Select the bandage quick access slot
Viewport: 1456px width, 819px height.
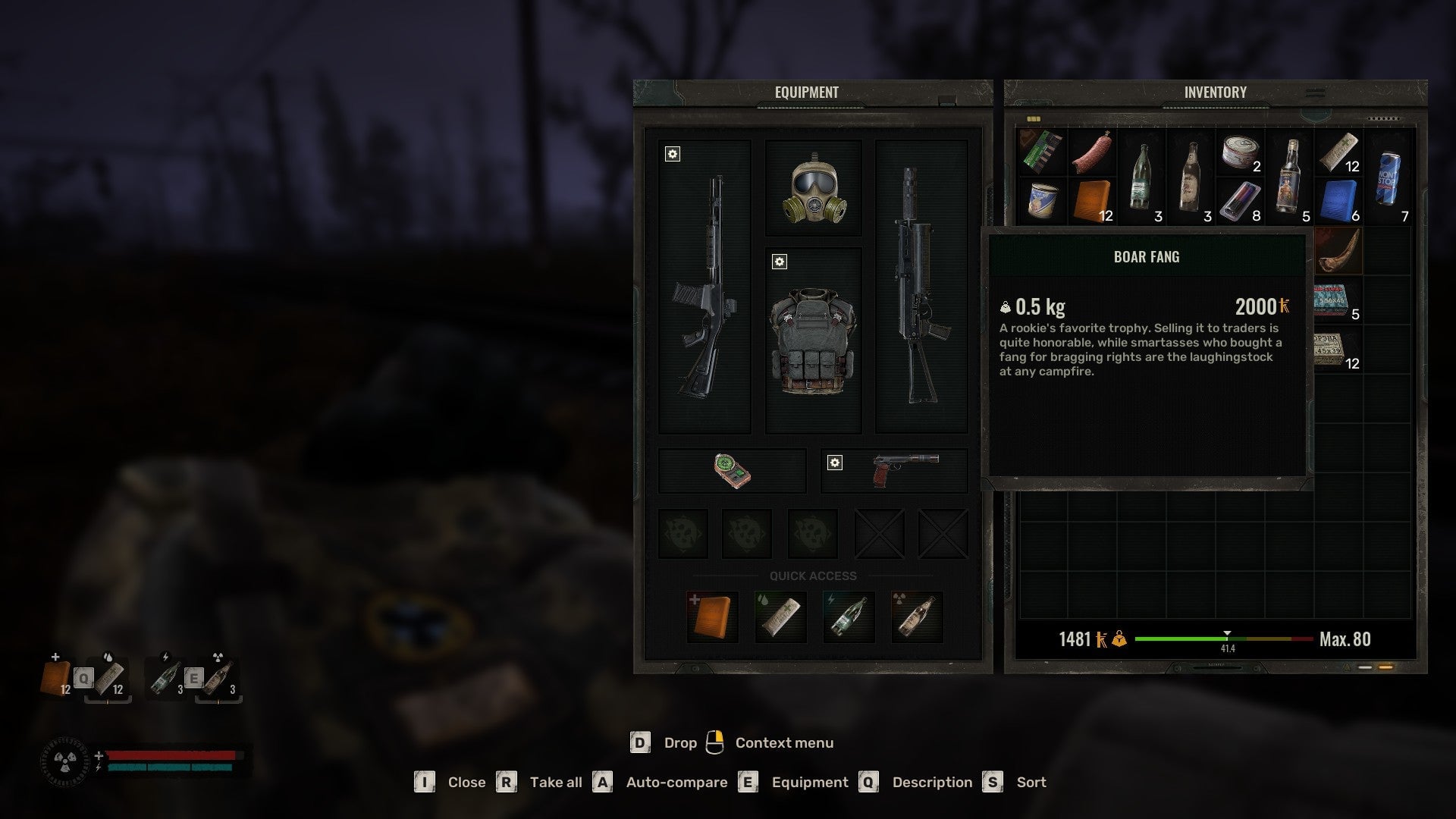click(780, 617)
